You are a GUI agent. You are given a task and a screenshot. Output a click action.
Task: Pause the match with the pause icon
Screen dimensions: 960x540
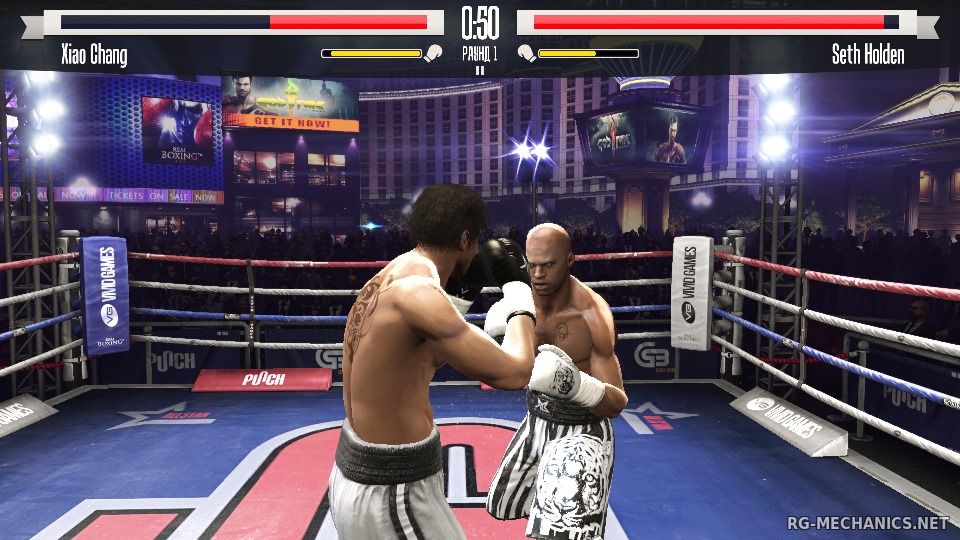pos(480,70)
